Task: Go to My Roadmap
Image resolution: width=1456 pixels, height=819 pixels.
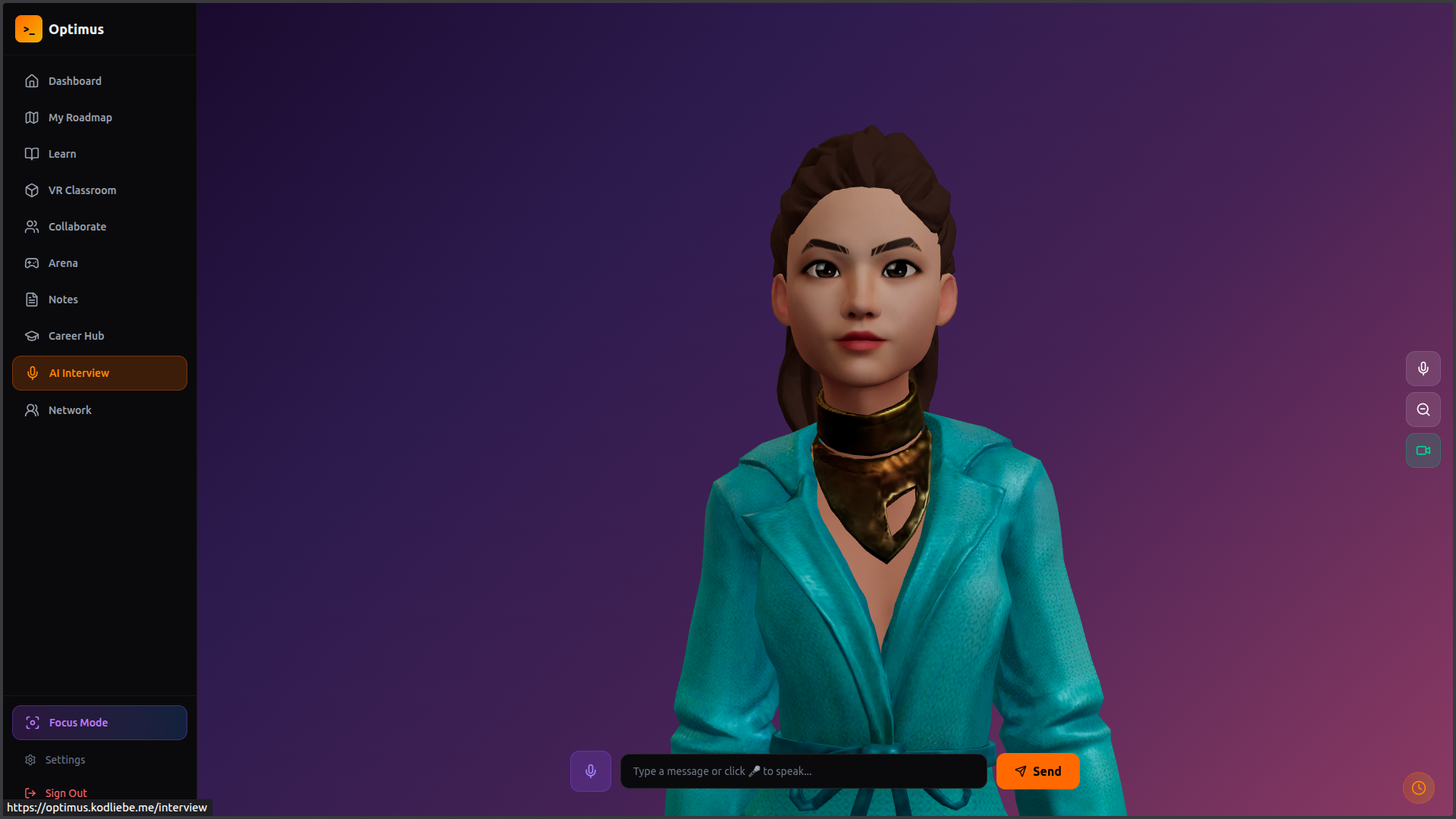Action: tap(80, 118)
